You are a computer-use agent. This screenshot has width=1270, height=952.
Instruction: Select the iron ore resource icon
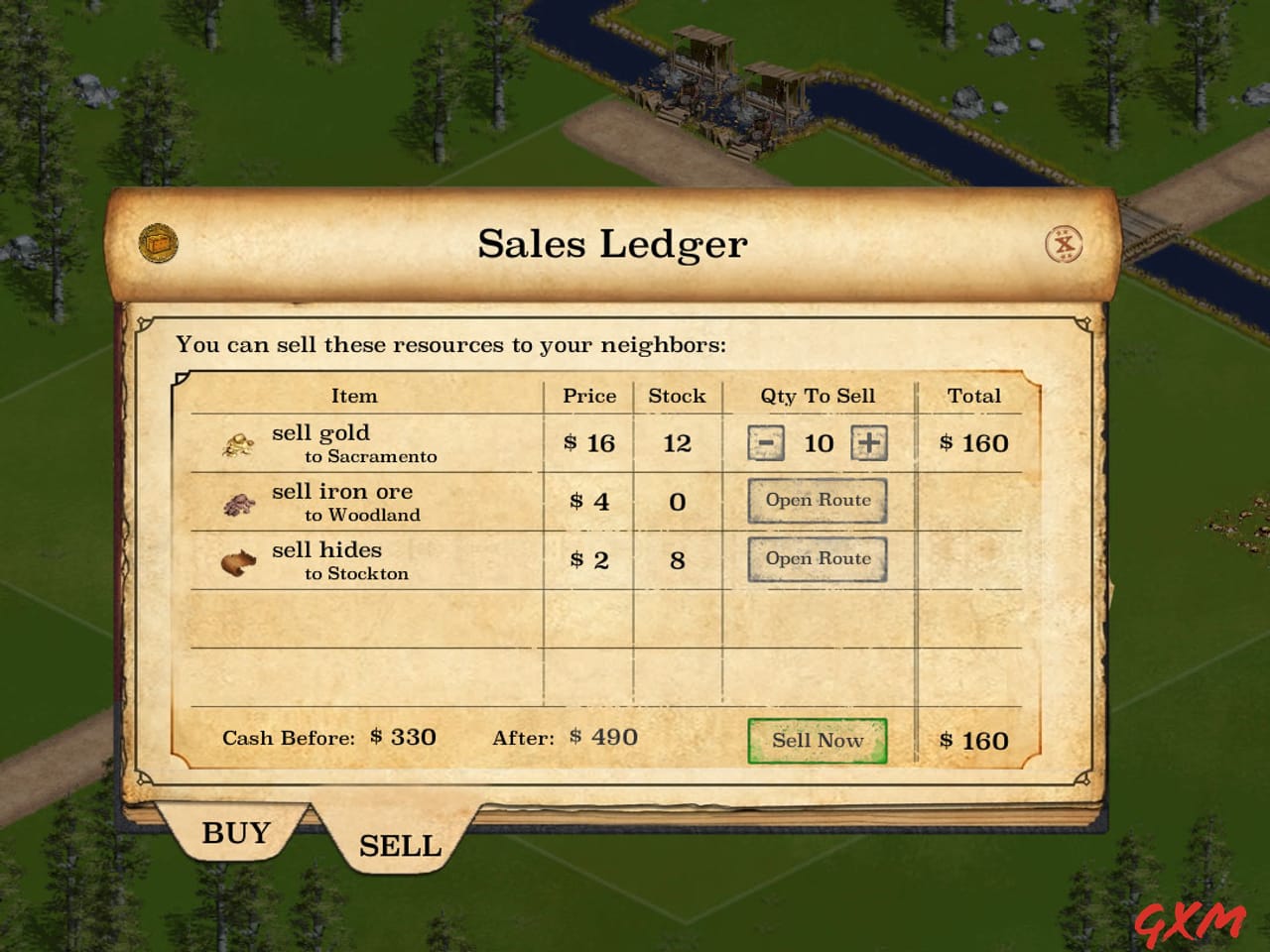(x=238, y=503)
